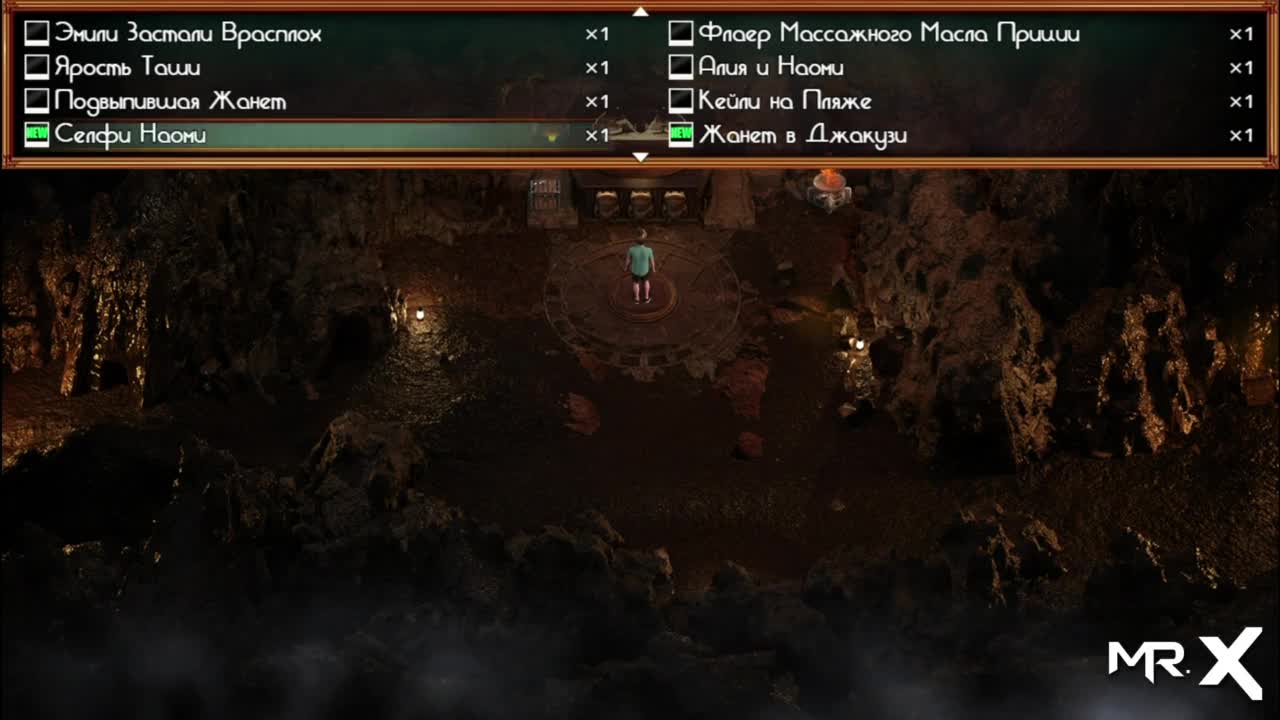Select the Эмили Застали Врасплох item
The height and width of the screenshot is (720, 1280).
click(x=188, y=34)
